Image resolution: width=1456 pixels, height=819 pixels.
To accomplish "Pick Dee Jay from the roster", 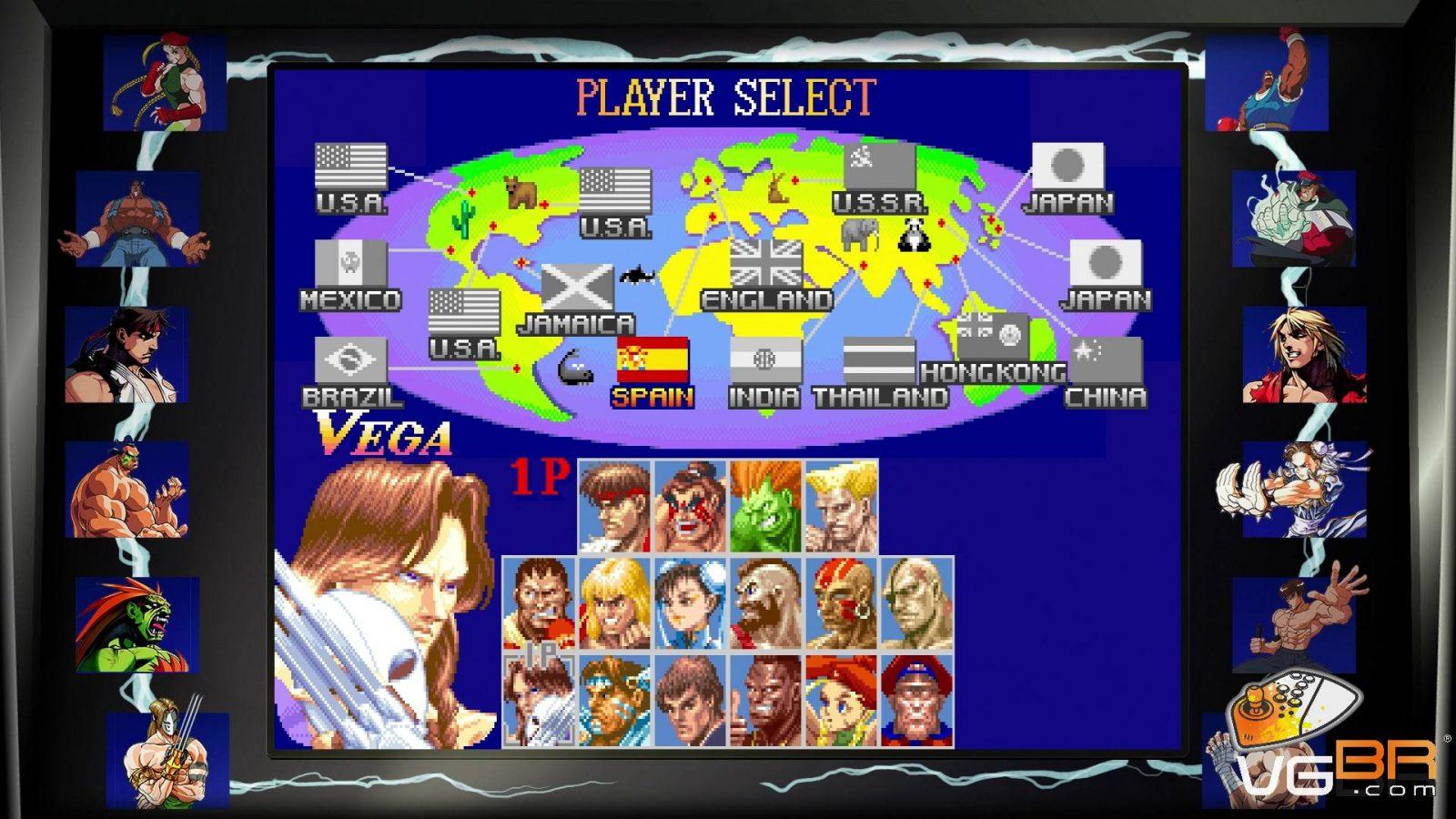I will click(765, 700).
